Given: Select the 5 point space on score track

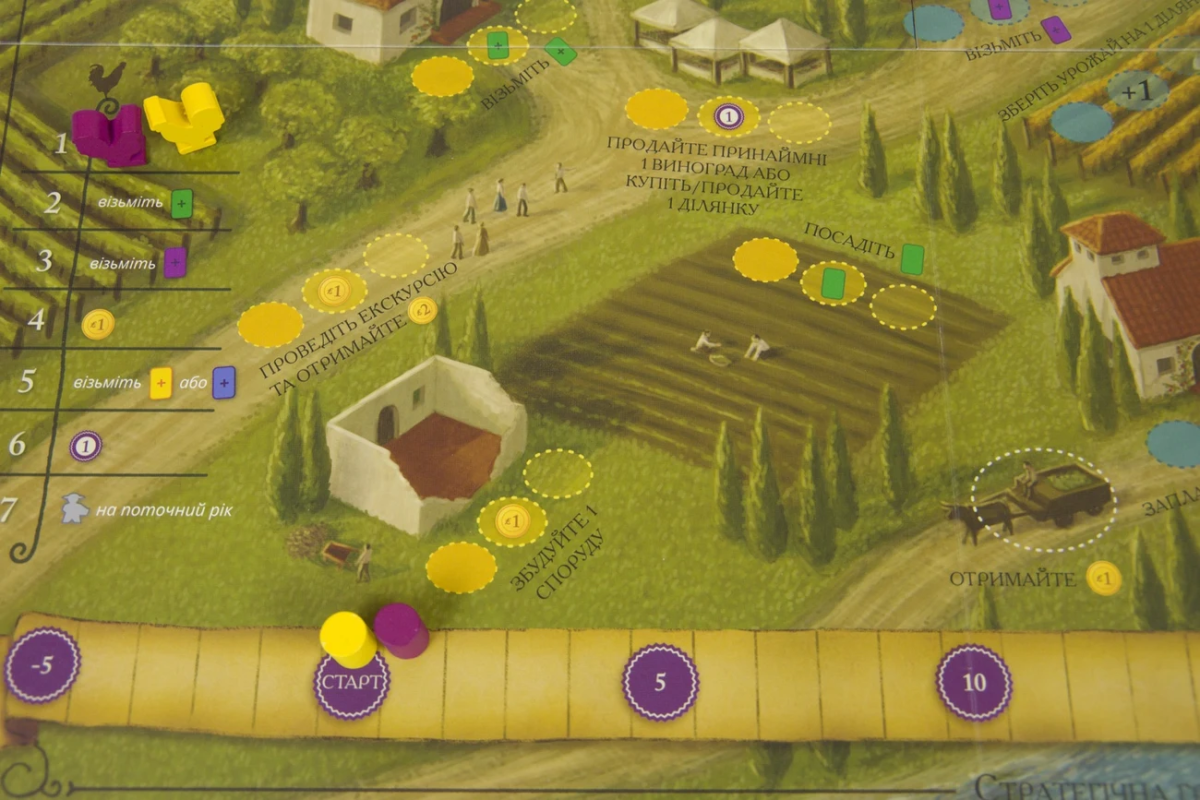Looking at the screenshot, I should (x=660, y=682).
